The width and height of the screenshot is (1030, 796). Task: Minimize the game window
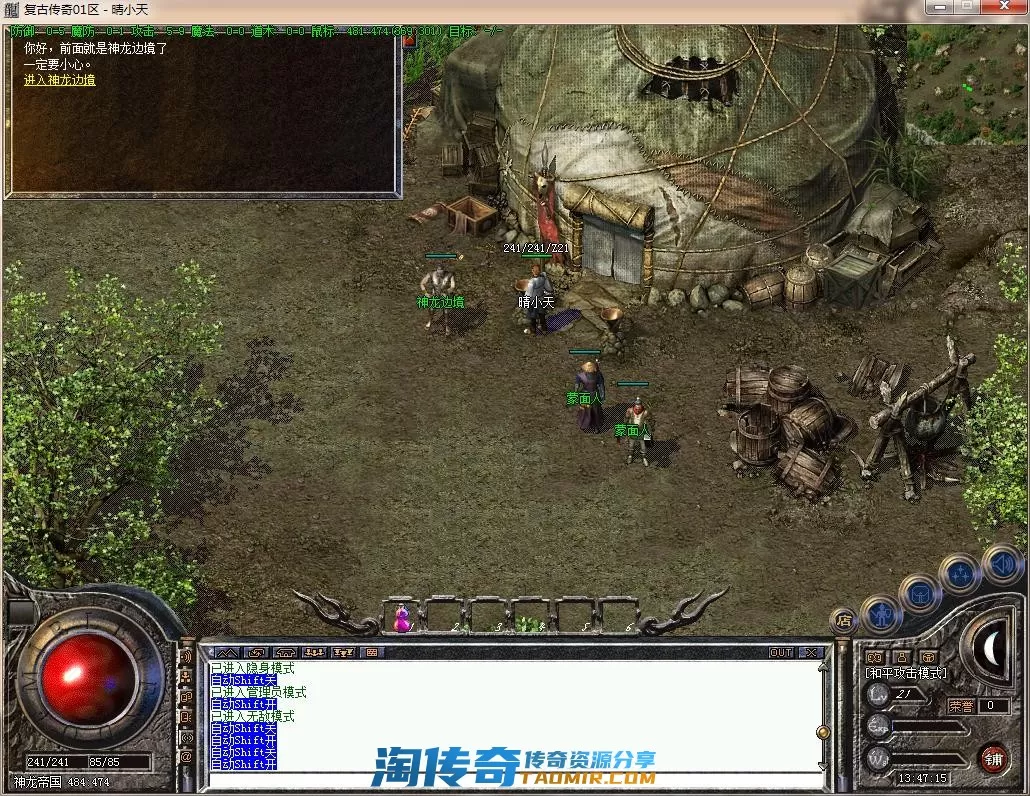pyautogui.click(x=937, y=8)
